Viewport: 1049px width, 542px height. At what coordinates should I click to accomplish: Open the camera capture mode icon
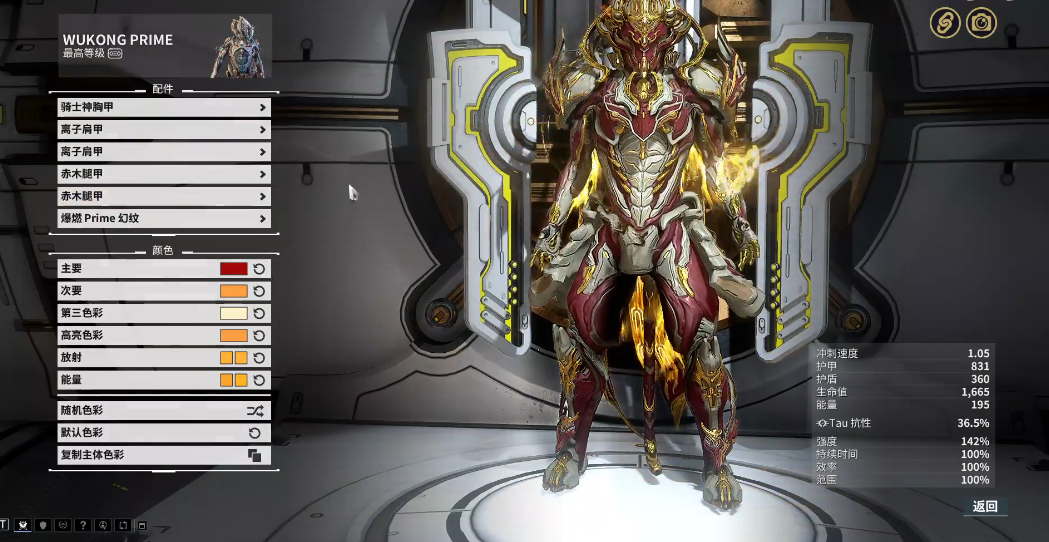[x=981, y=23]
